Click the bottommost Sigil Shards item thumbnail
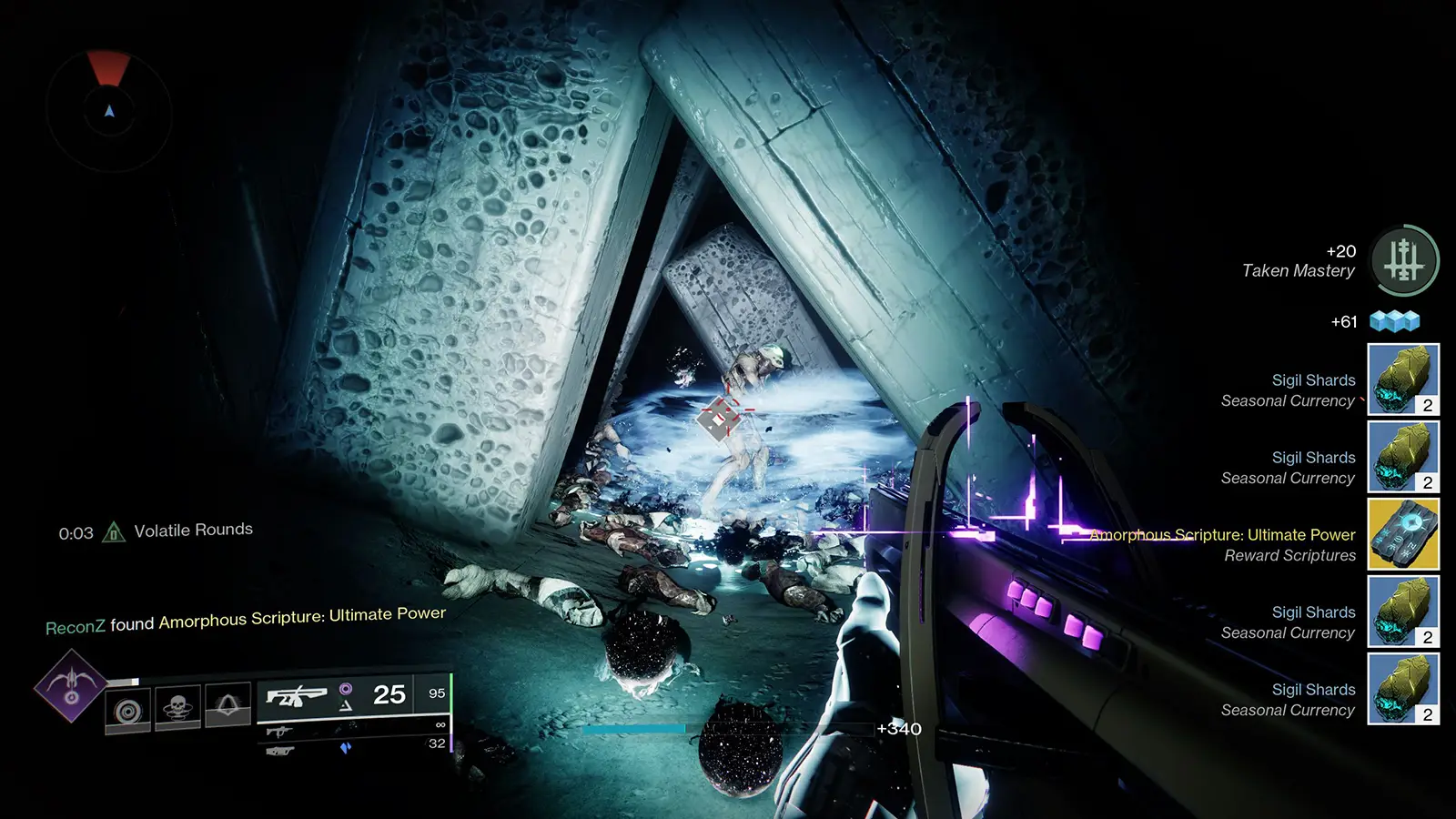 (x=1401, y=691)
